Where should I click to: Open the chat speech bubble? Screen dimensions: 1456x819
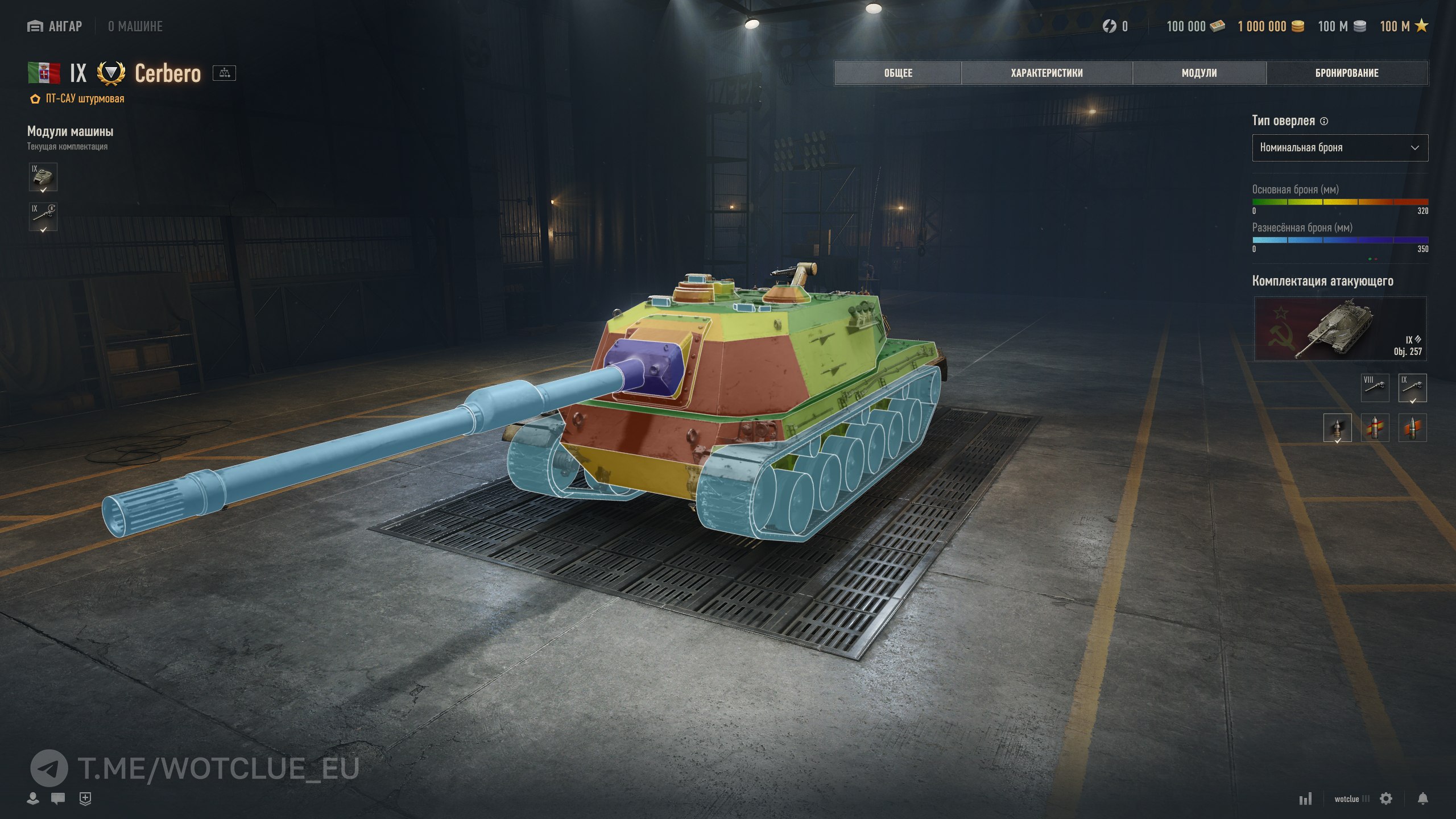57,799
